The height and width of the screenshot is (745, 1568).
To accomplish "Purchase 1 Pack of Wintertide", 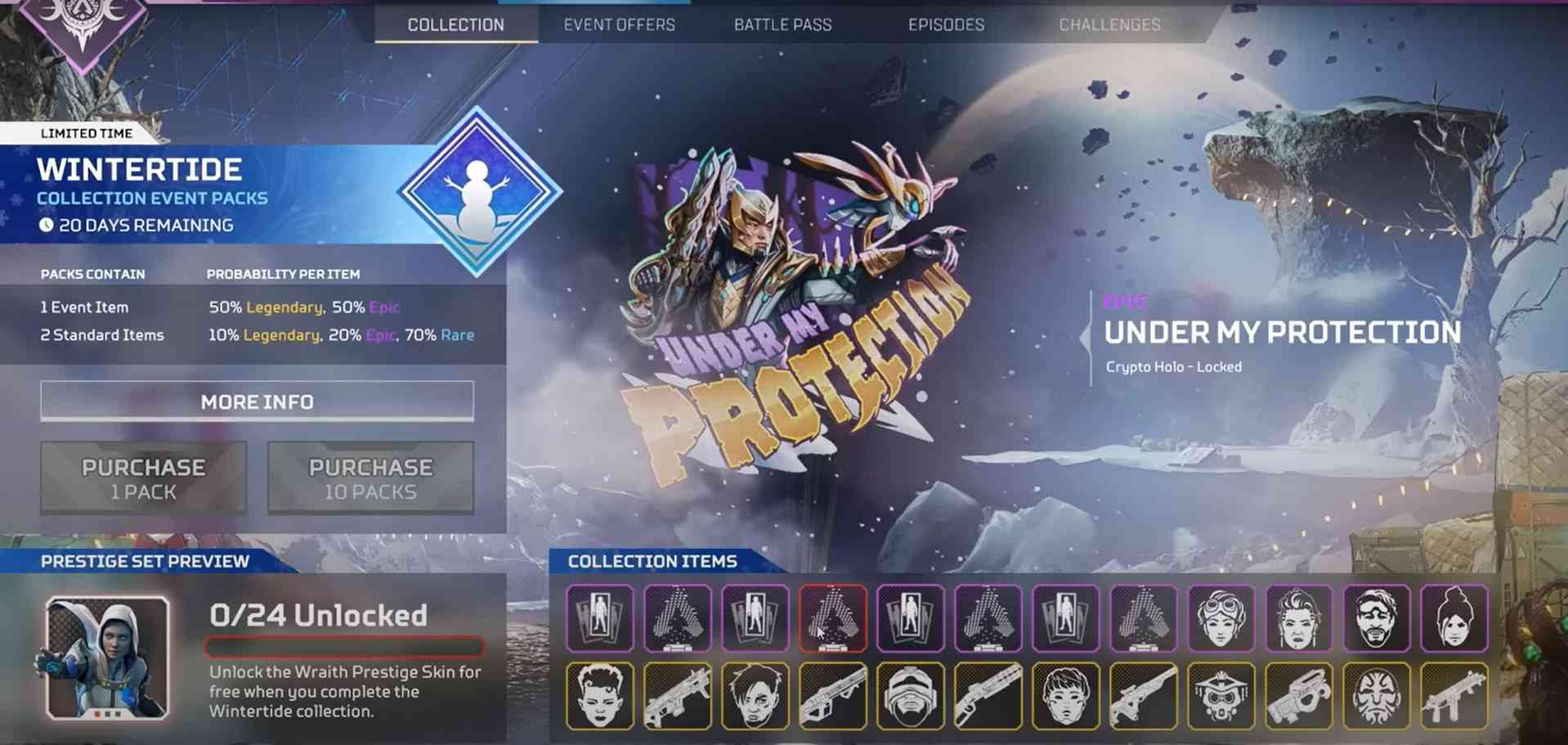I will click(x=143, y=478).
